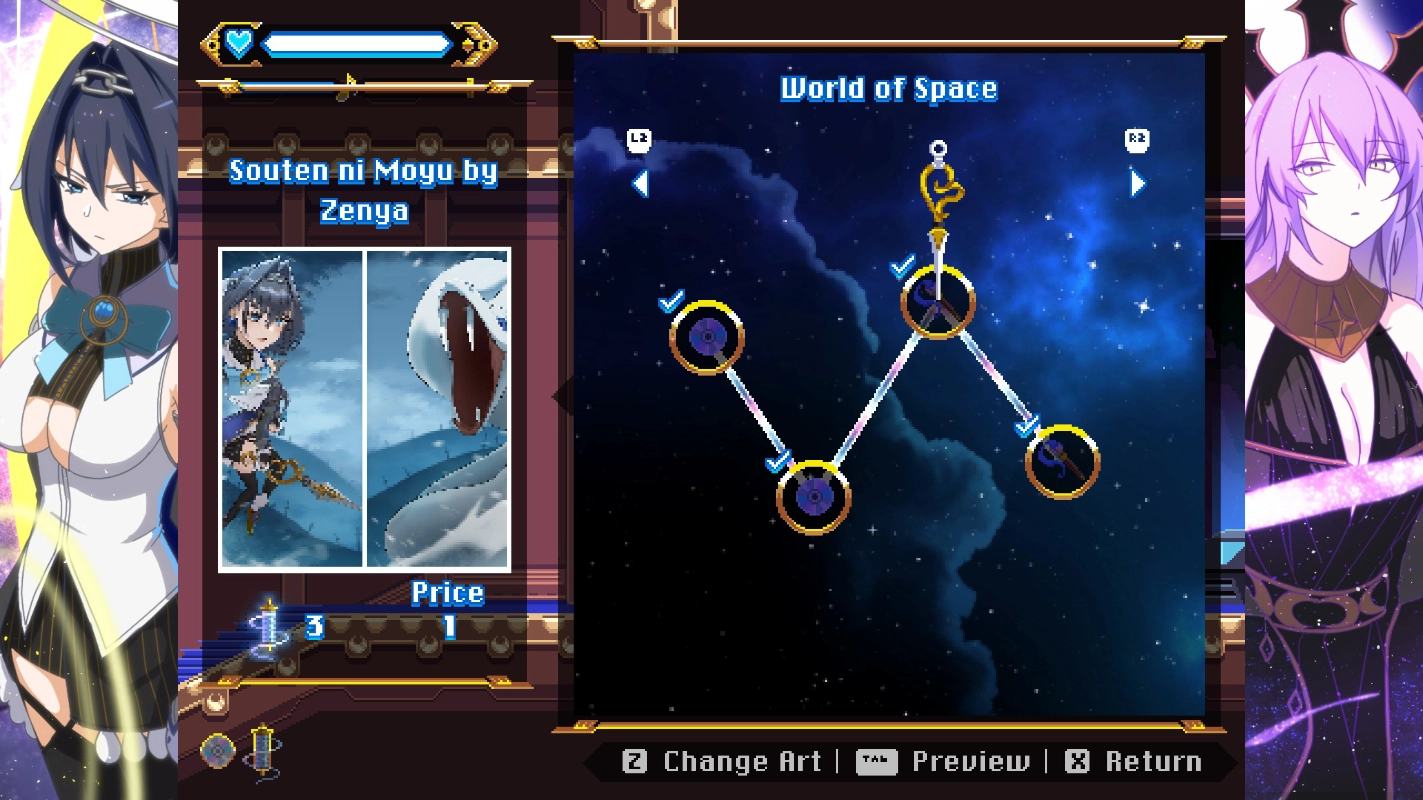Go to the next world with the right arrow
The image size is (1423, 800).
pos(1137,183)
